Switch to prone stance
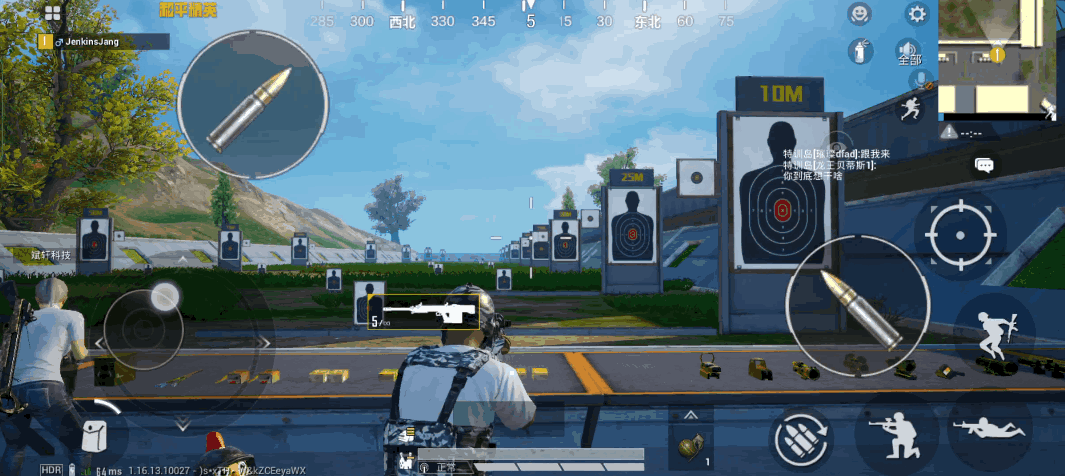Screen dimensions: 1065x476 coord(990,430)
